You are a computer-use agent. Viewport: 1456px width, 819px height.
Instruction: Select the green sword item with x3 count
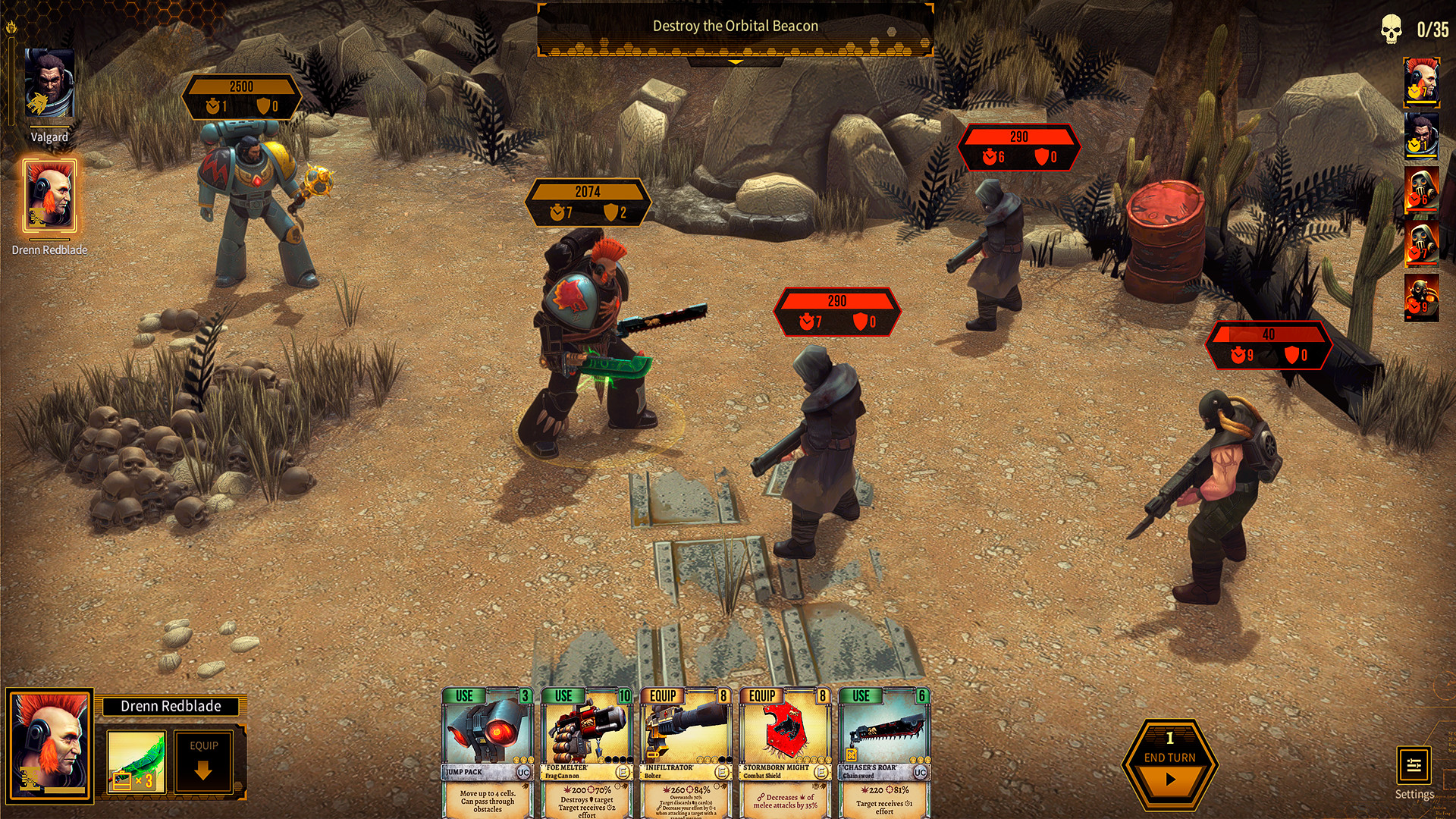tap(135, 762)
